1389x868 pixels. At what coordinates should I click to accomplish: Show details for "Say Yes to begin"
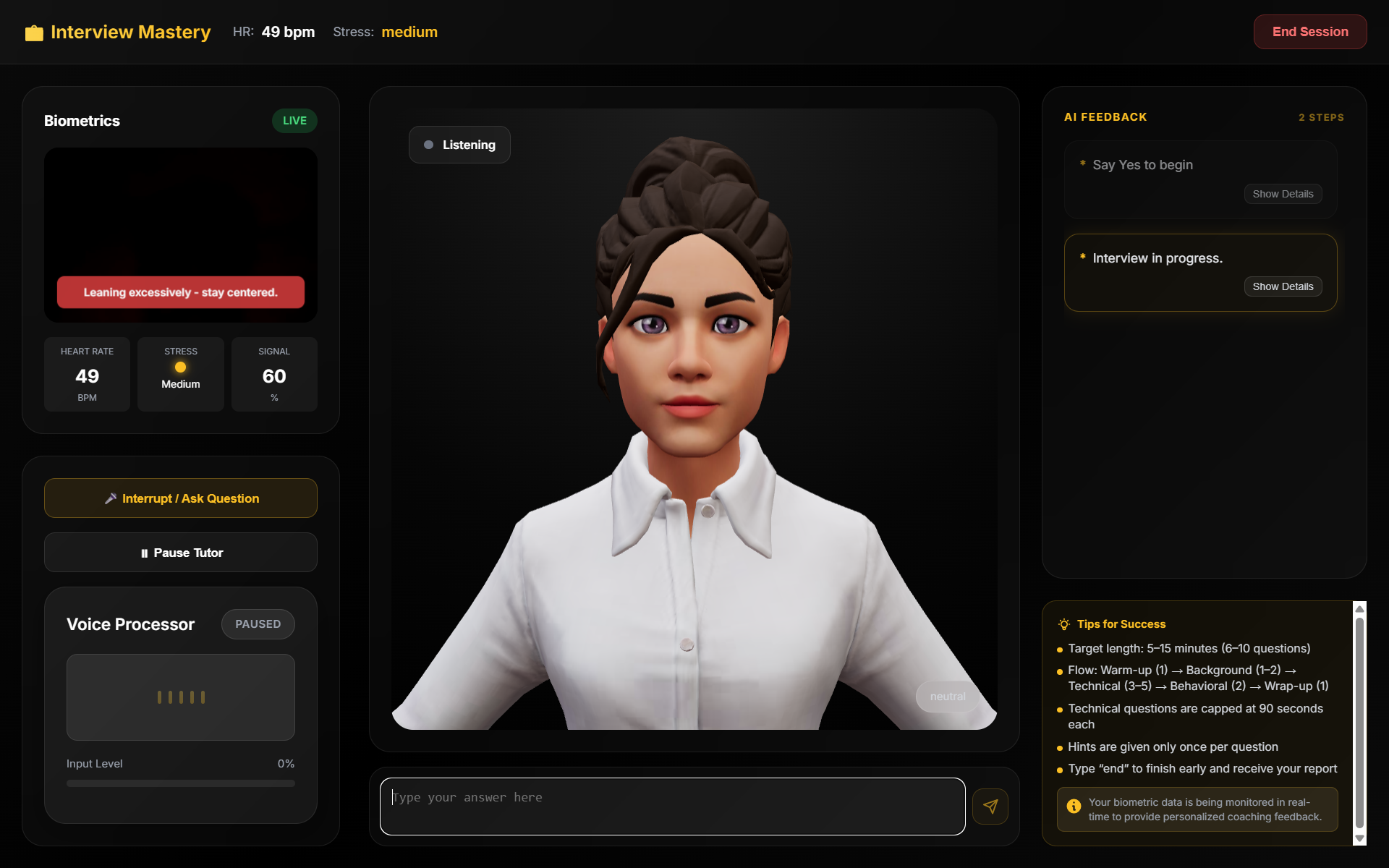pyautogui.click(x=1283, y=194)
